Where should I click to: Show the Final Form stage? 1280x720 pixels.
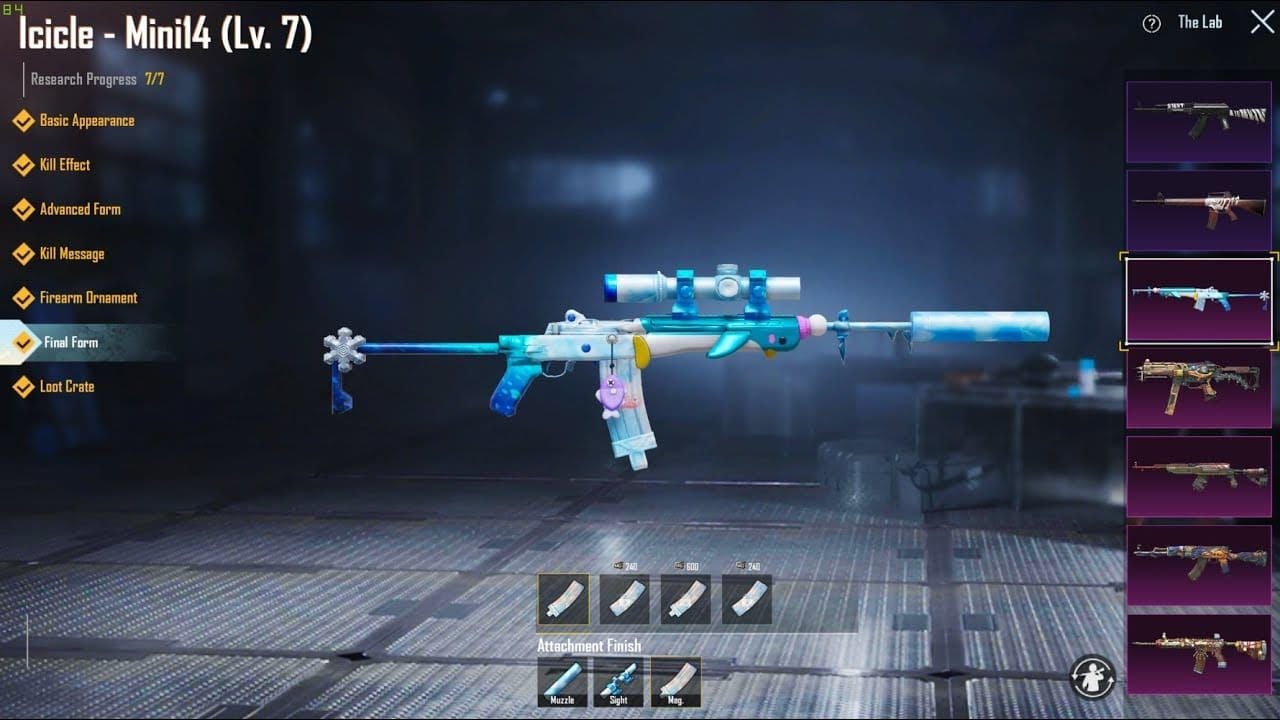(70, 342)
